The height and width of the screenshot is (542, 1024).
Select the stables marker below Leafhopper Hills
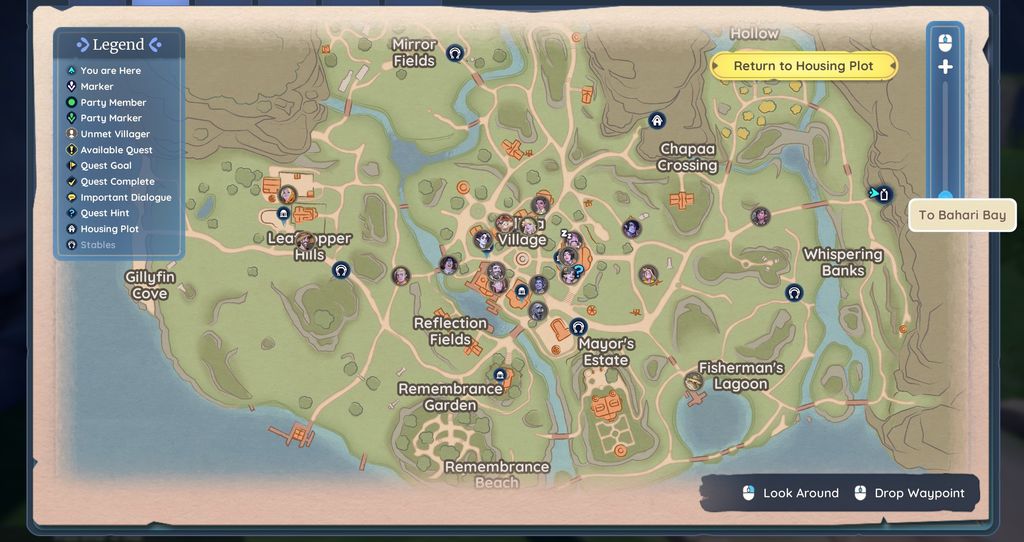click(x=341, y=270)
